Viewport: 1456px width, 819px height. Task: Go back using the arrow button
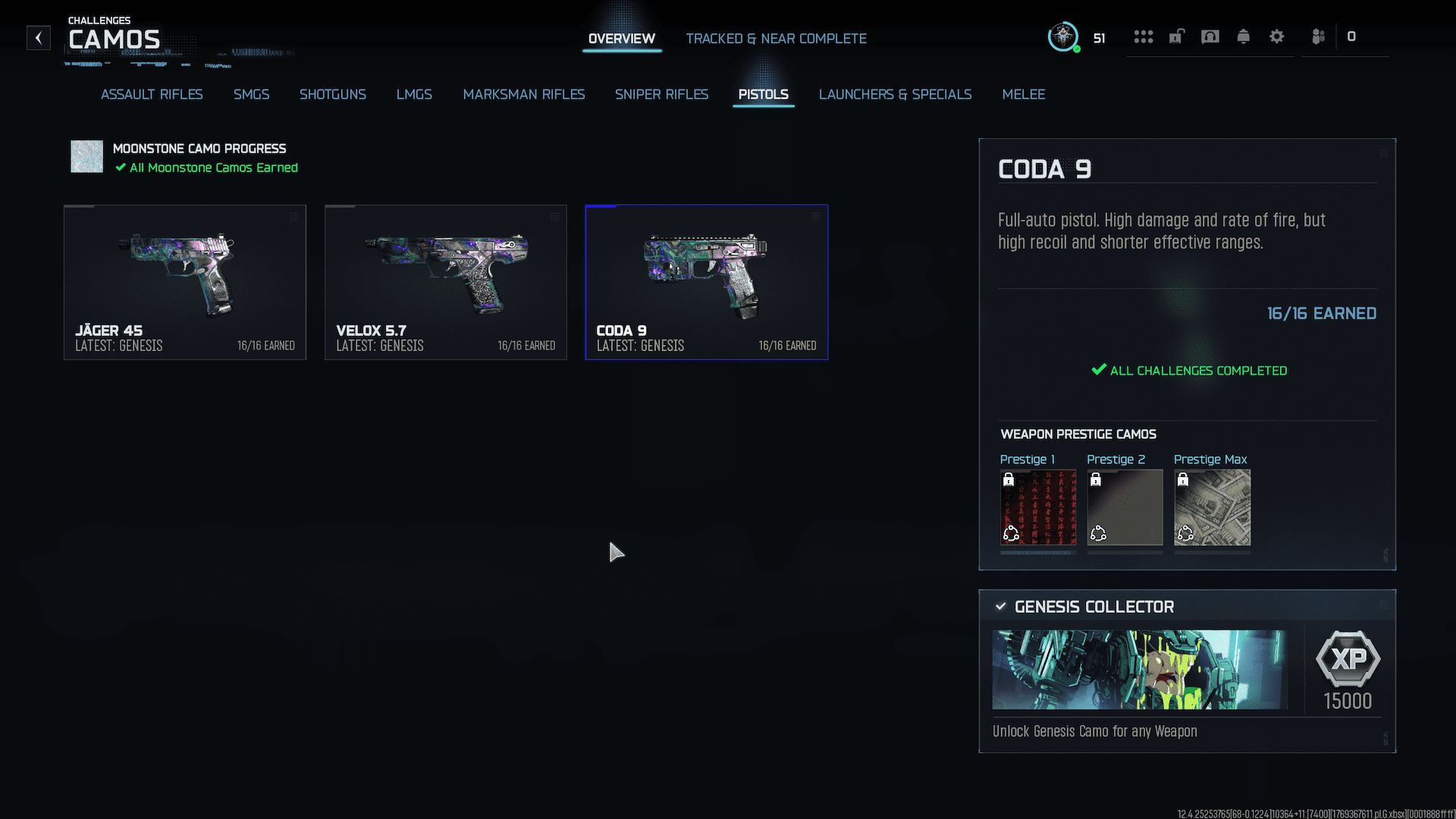[39, 38]
